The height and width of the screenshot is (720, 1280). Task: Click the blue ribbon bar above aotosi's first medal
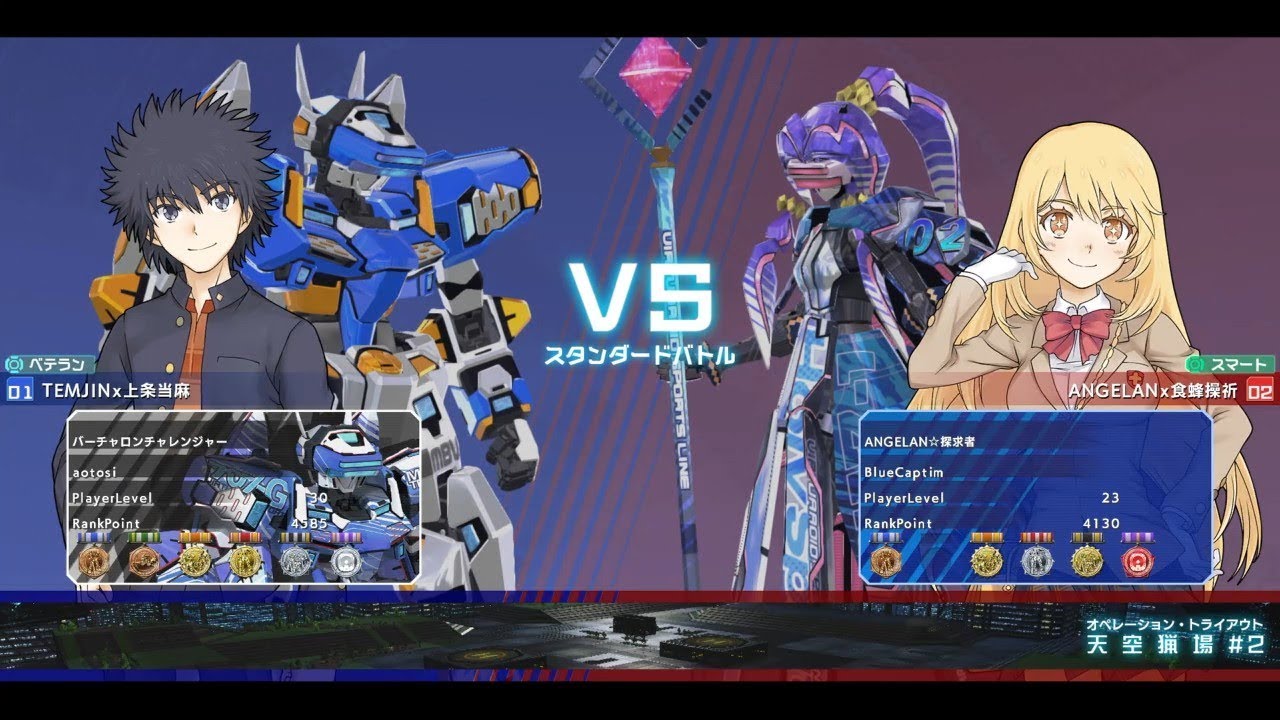point(93,537)
